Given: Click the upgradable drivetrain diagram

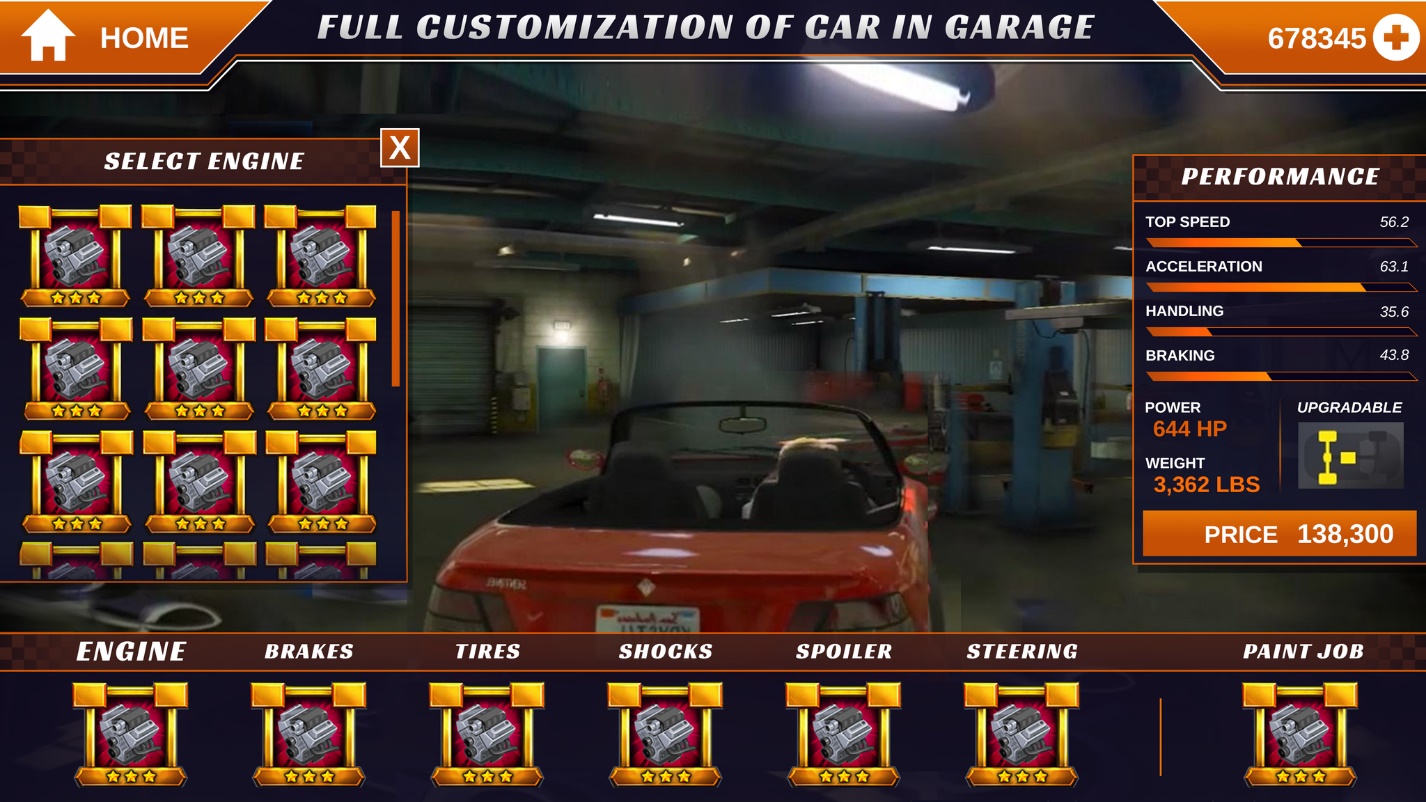Looking at the screenshot, I should [x=1350, y=456].
